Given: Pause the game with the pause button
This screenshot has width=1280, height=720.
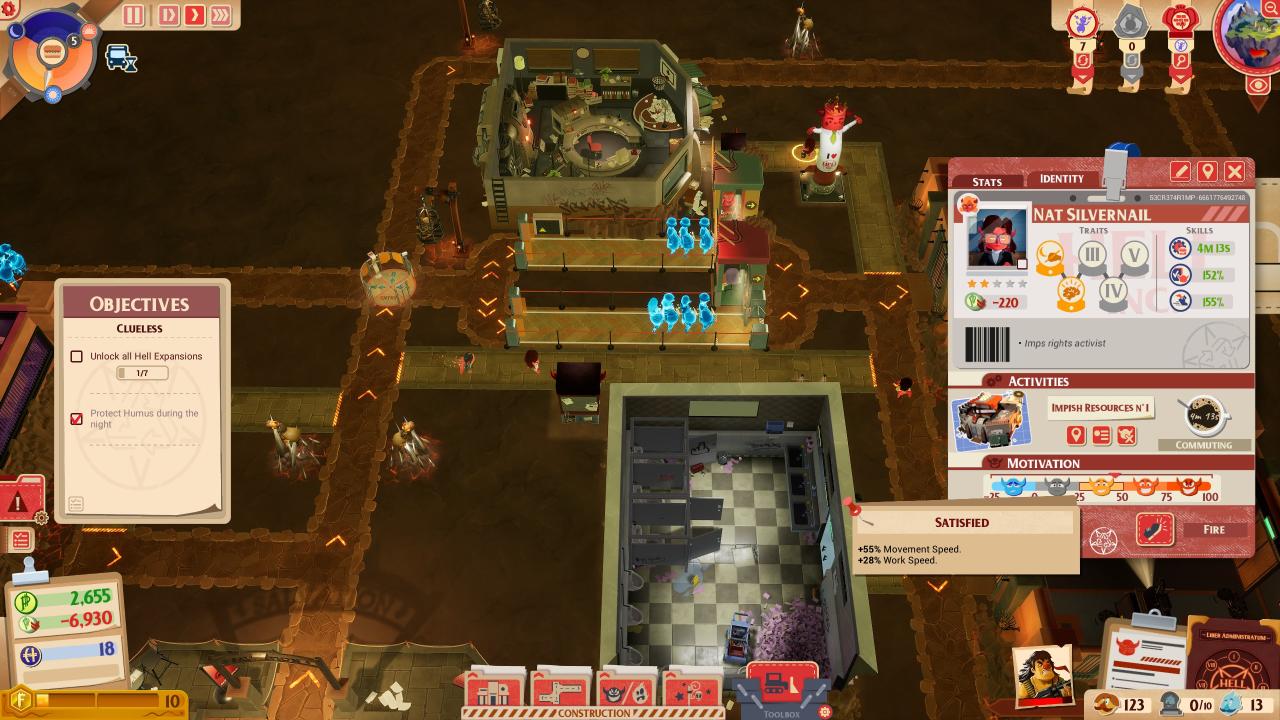Looking at the screenshot, I should click(134, 15).
